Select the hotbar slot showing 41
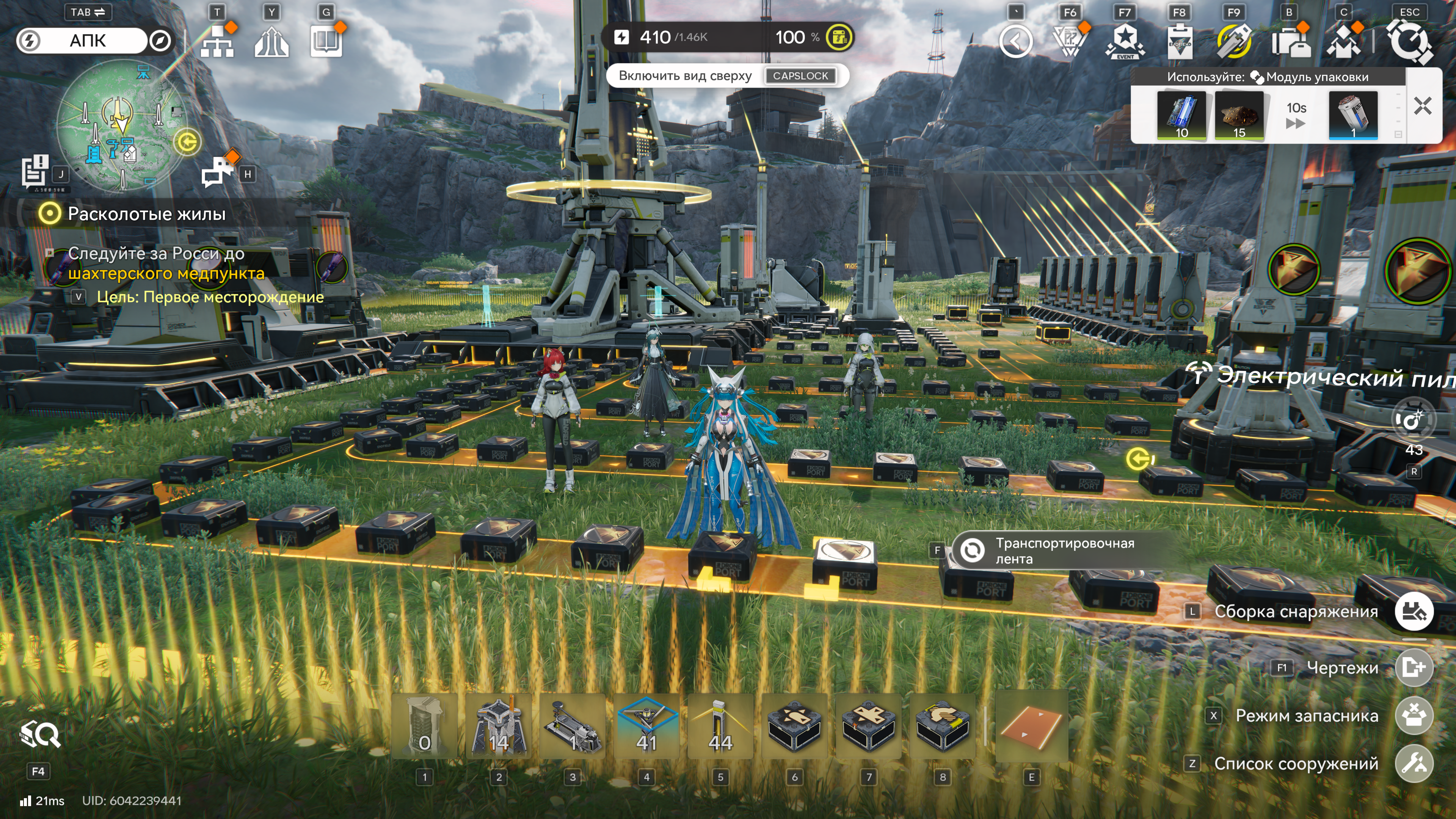Viewport: 1456px width, 819px height. [x=646, y=726]
